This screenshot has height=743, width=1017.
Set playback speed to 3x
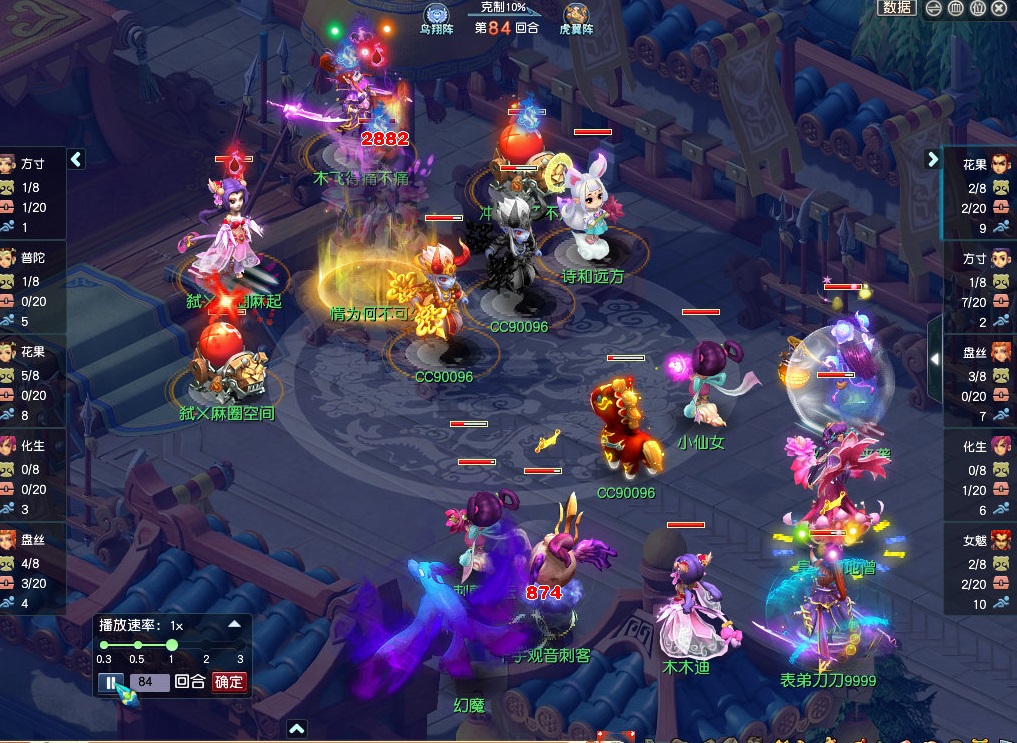(240, 646)
